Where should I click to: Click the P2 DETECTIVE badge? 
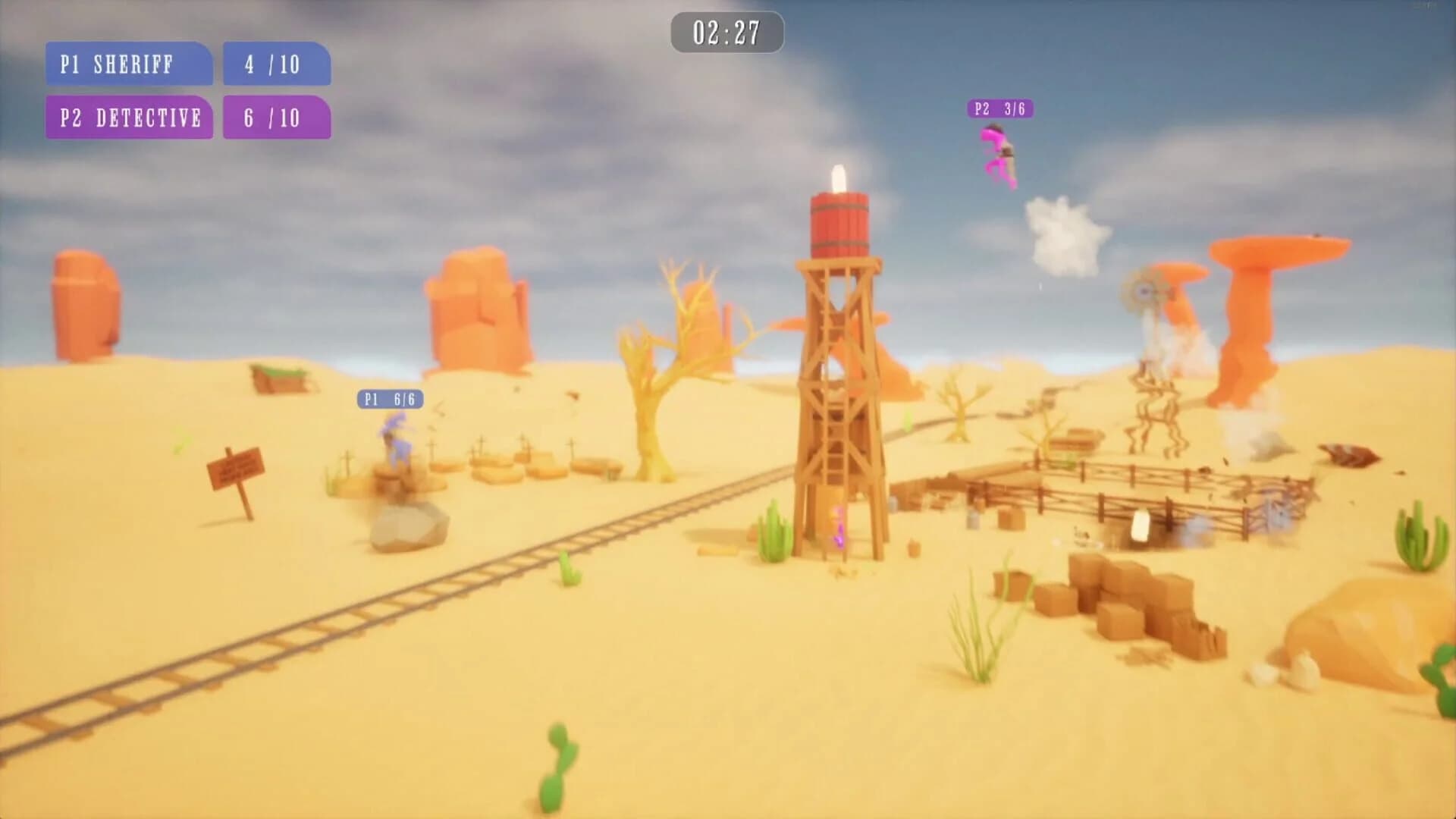pos(129,118)
